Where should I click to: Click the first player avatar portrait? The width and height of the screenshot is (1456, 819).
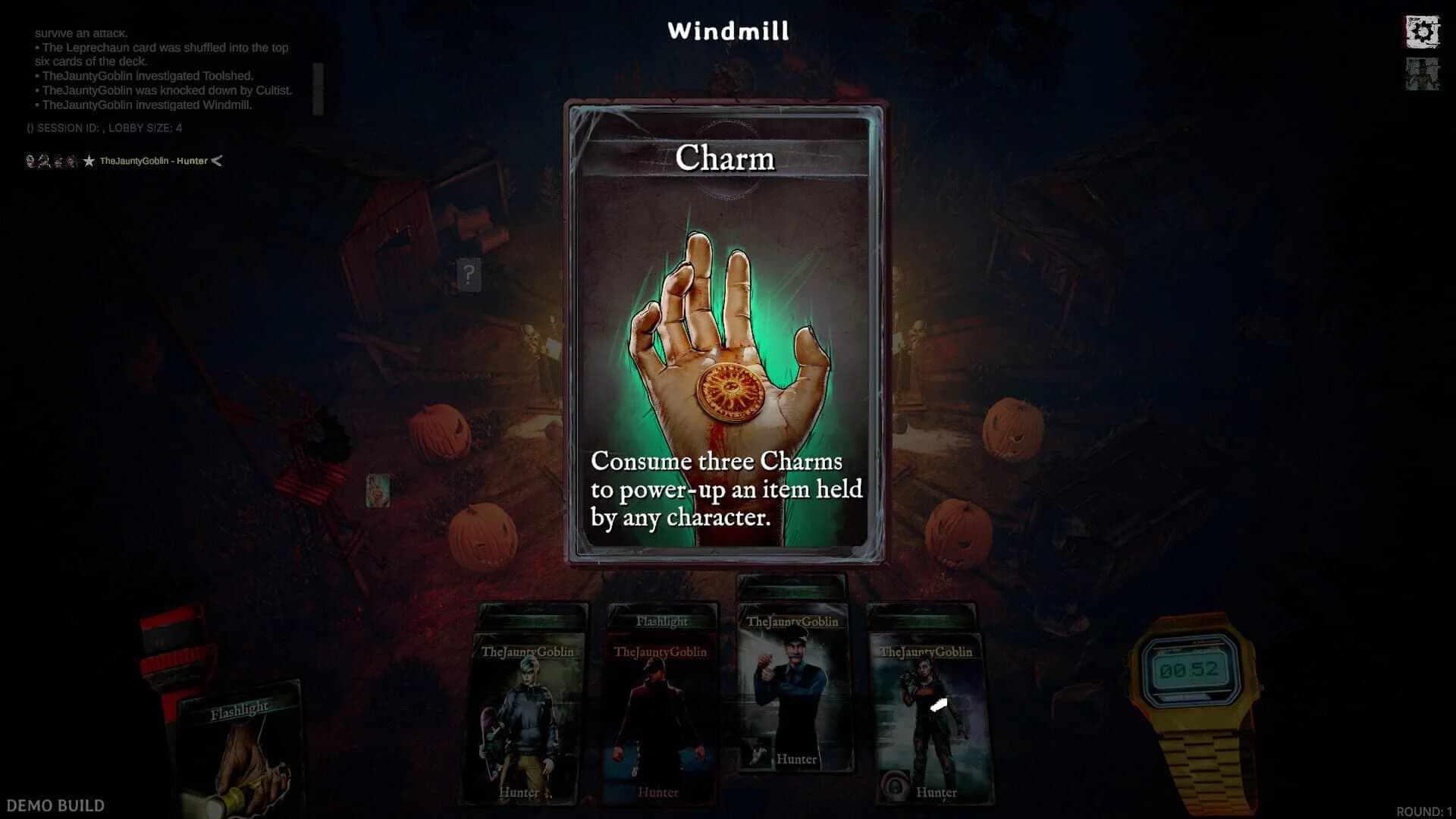point(30,161)
